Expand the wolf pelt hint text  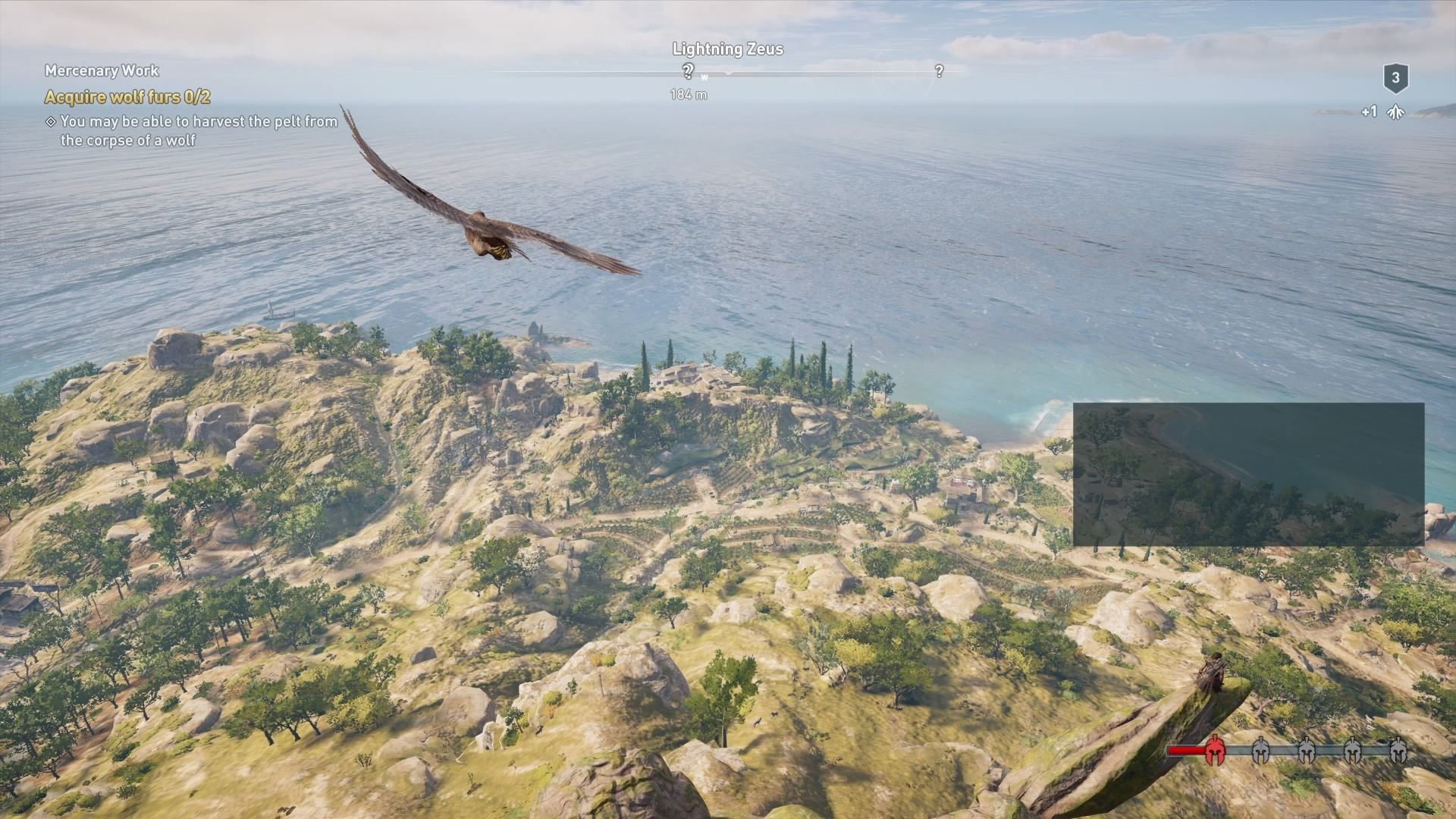[199, 130]
